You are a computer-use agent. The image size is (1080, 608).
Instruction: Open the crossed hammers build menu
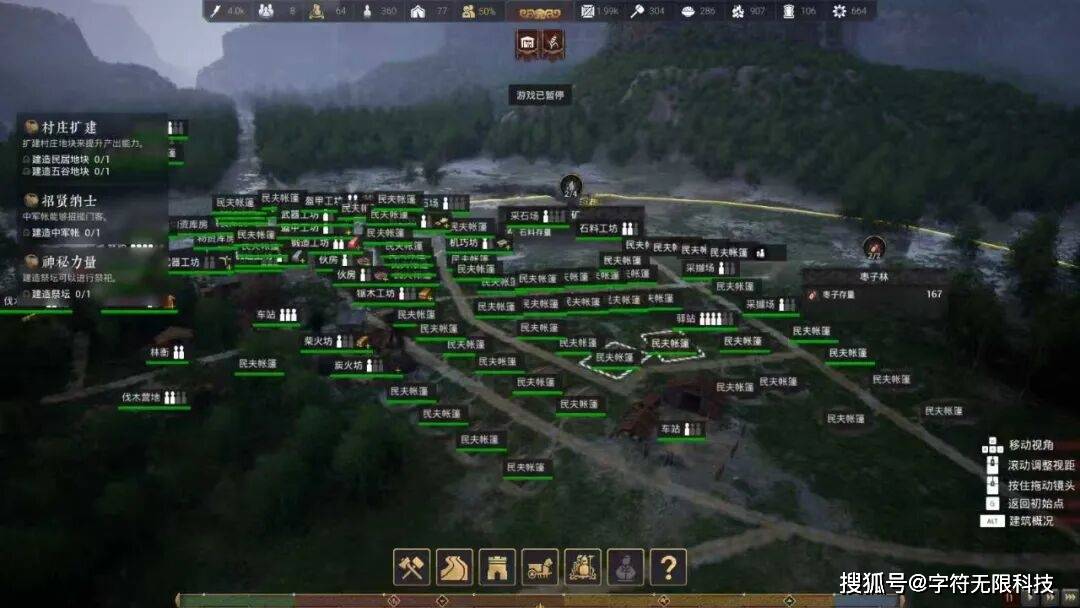411,567
